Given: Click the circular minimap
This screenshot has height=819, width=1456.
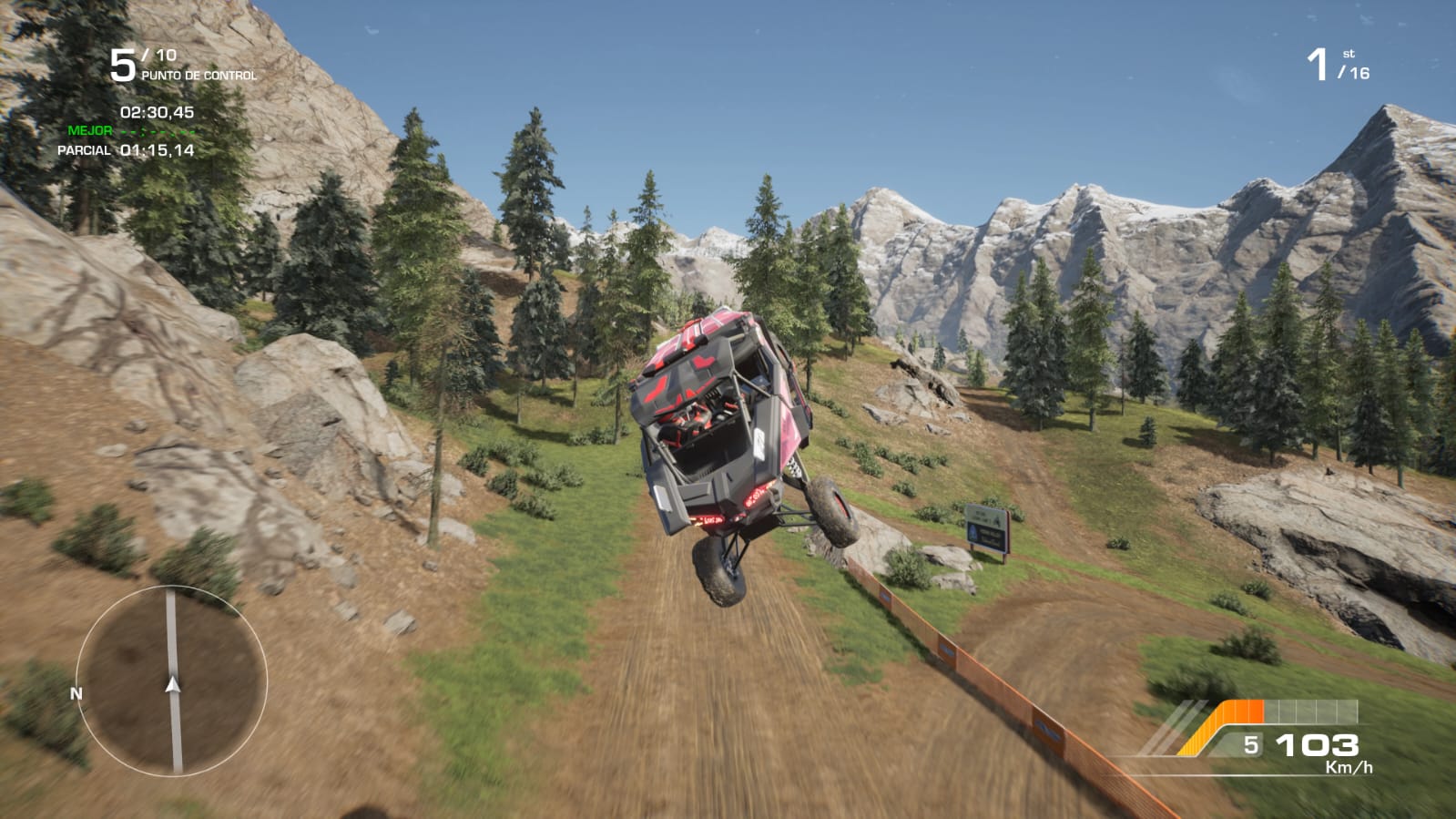Looking at the screenshot, I should 171,680.
